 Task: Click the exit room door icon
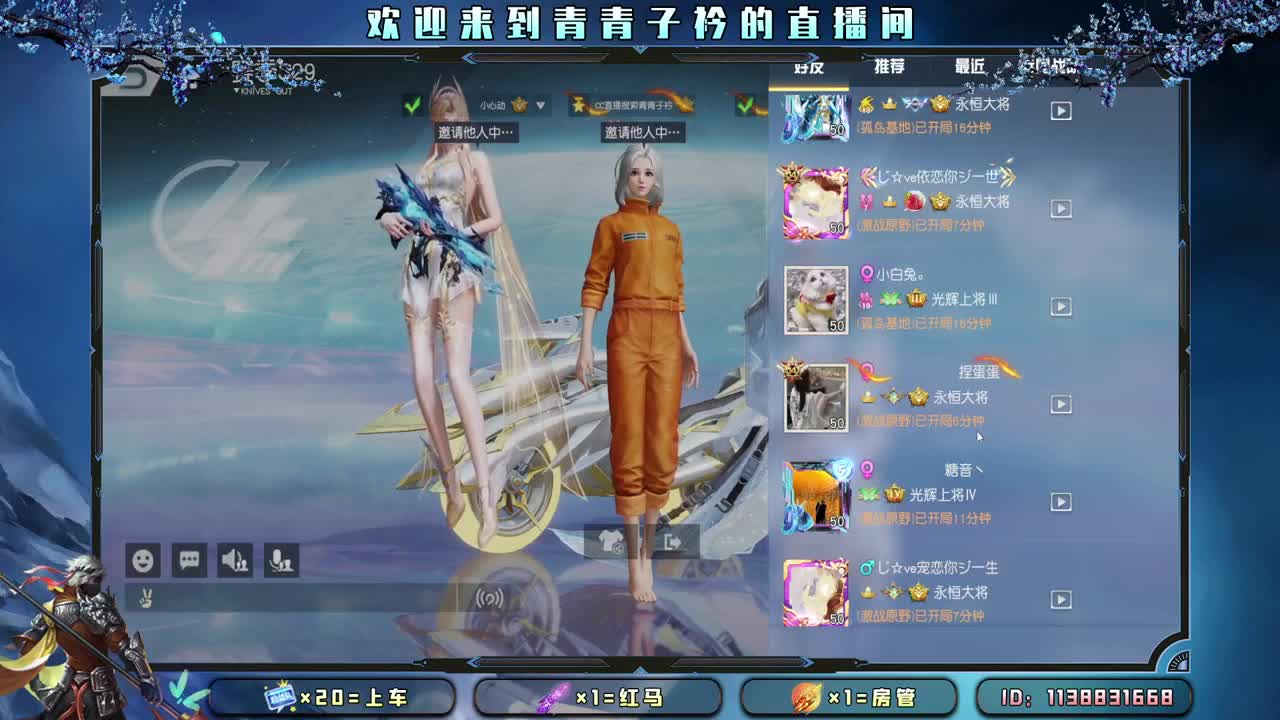(x=673, y=540)
